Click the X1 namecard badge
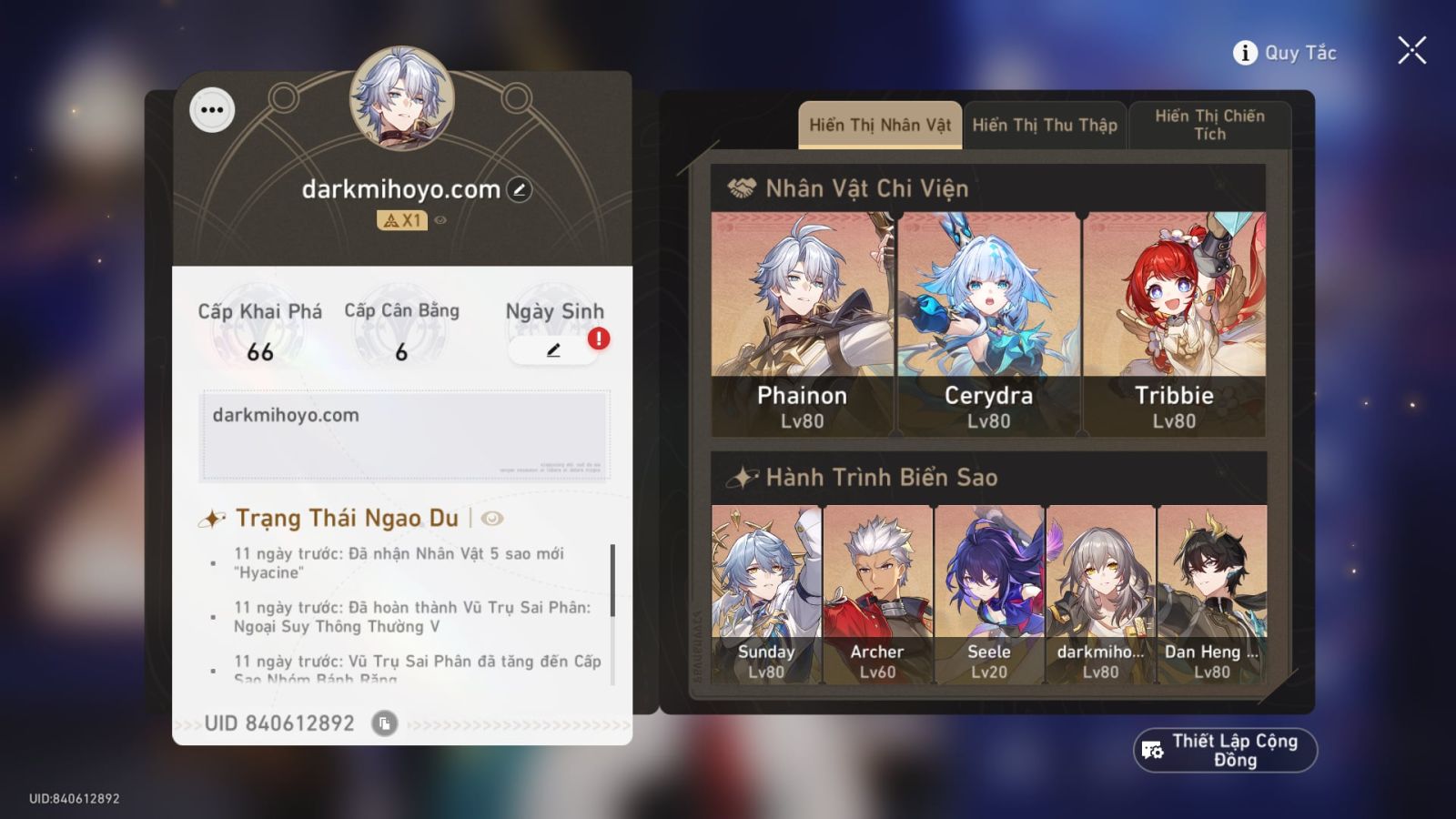 [x=399, y=219]
